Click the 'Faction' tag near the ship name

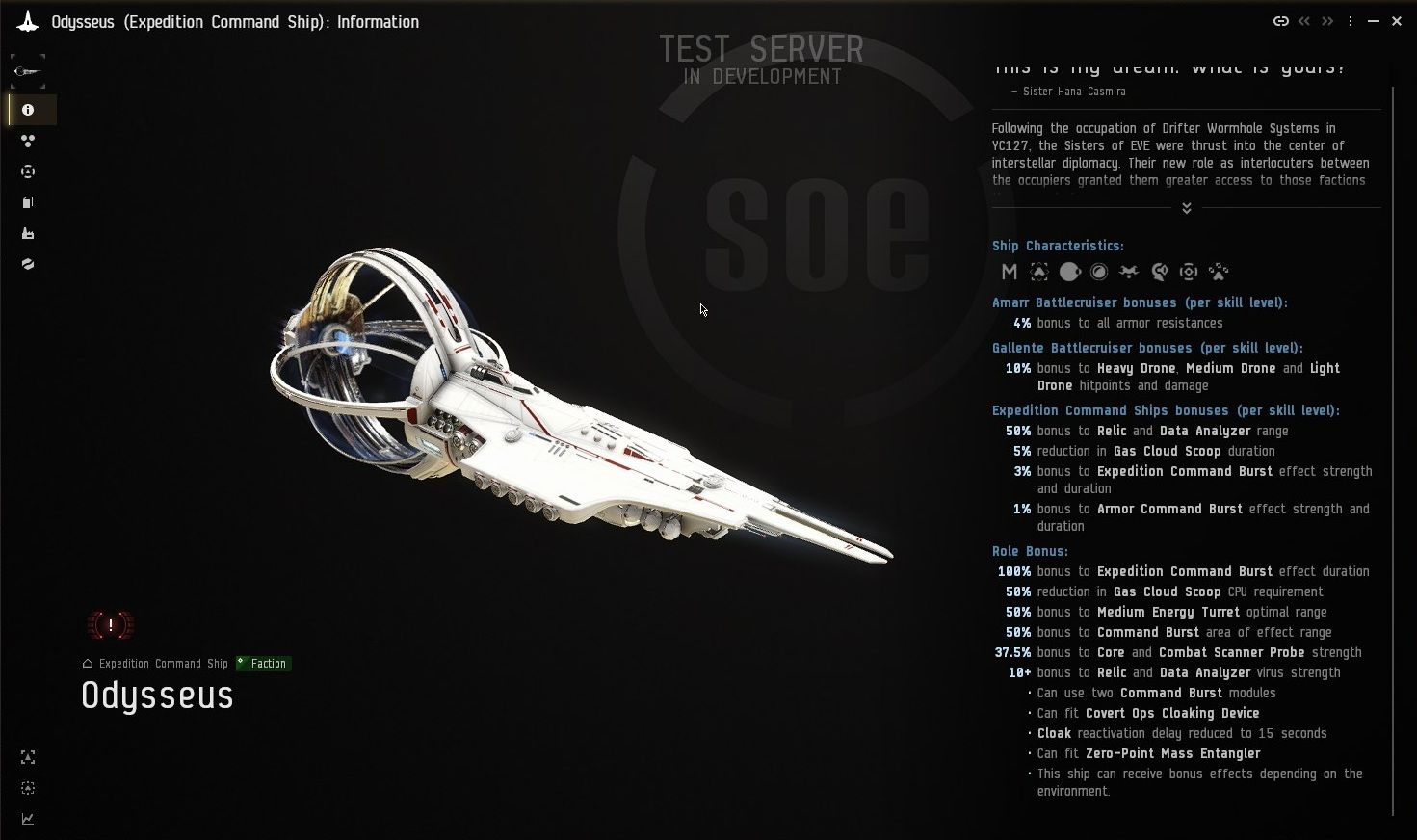(263, 663)
